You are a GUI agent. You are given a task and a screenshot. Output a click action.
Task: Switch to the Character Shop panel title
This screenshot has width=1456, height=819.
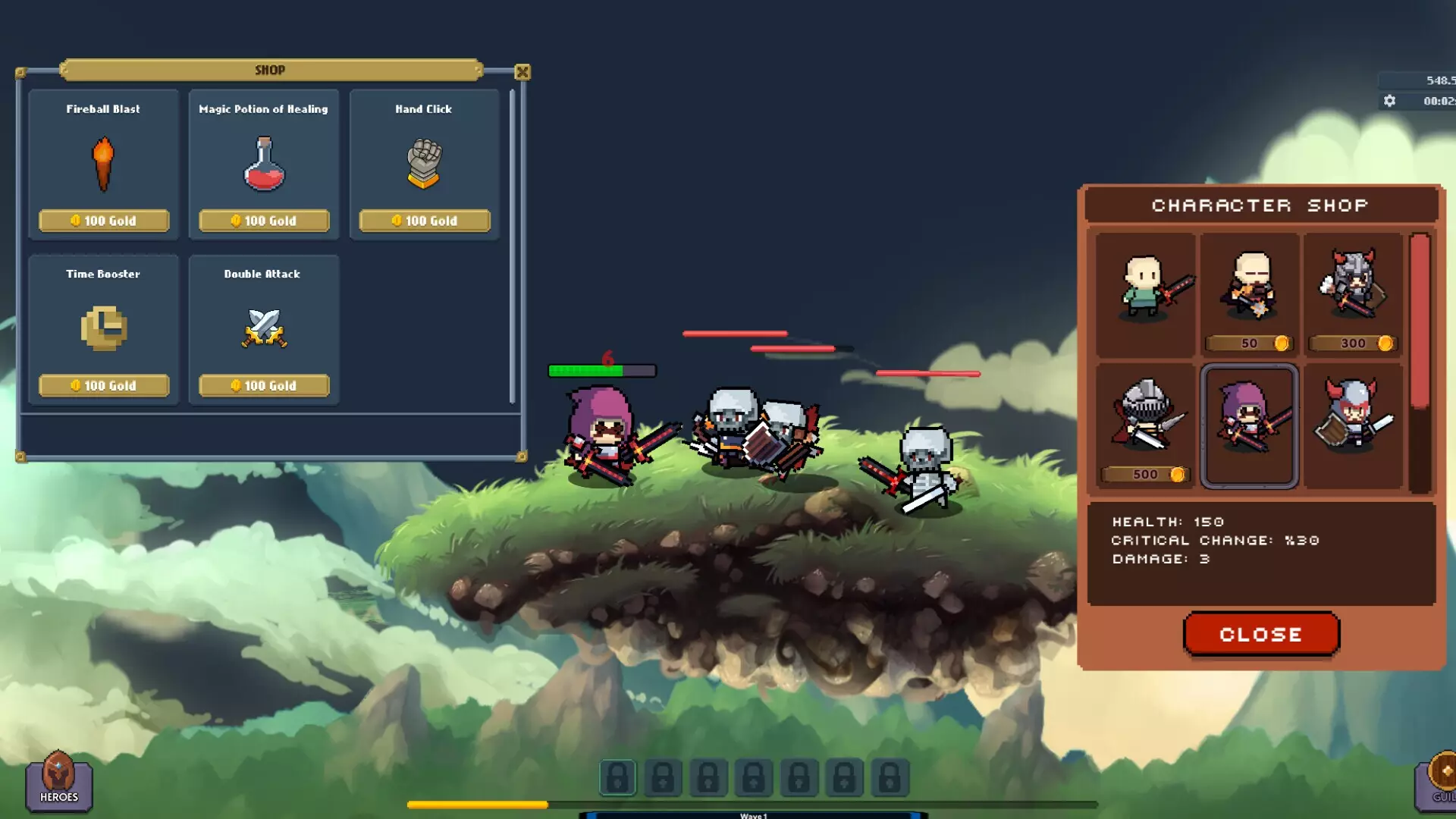pos(1260,205)
